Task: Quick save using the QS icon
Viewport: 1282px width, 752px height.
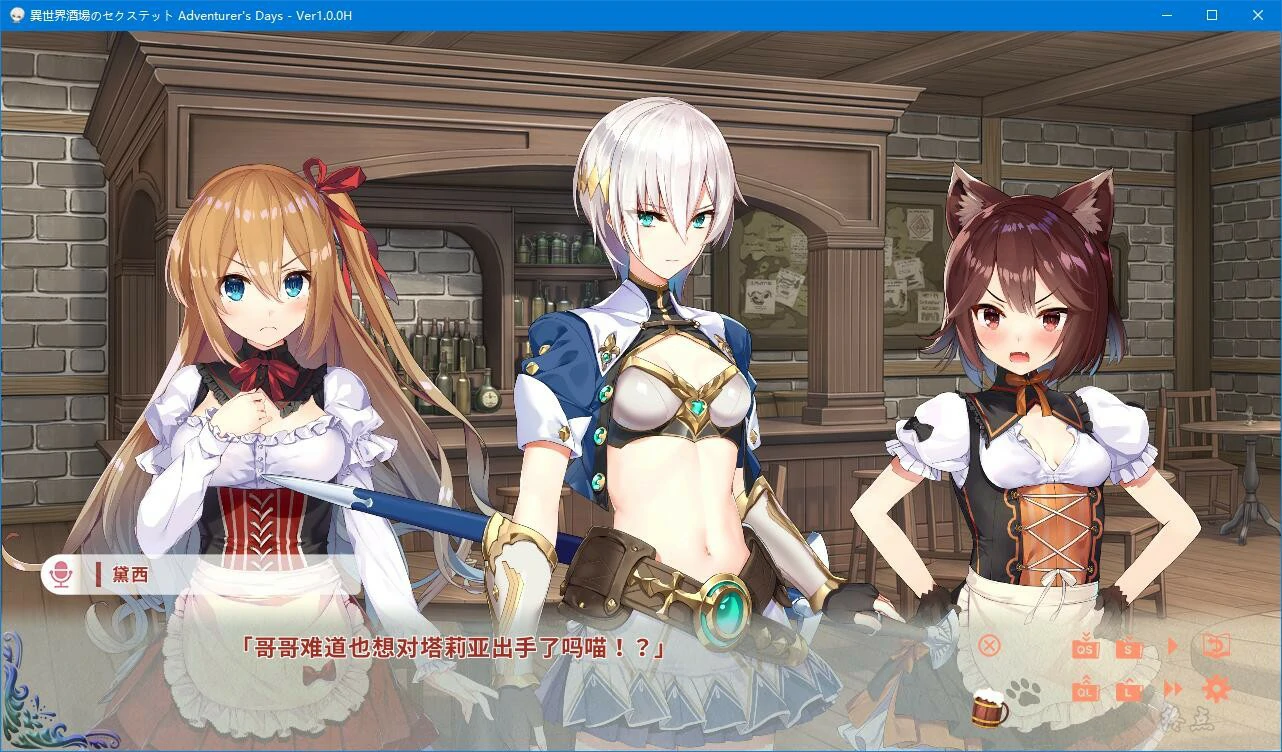Action: 1085,650
